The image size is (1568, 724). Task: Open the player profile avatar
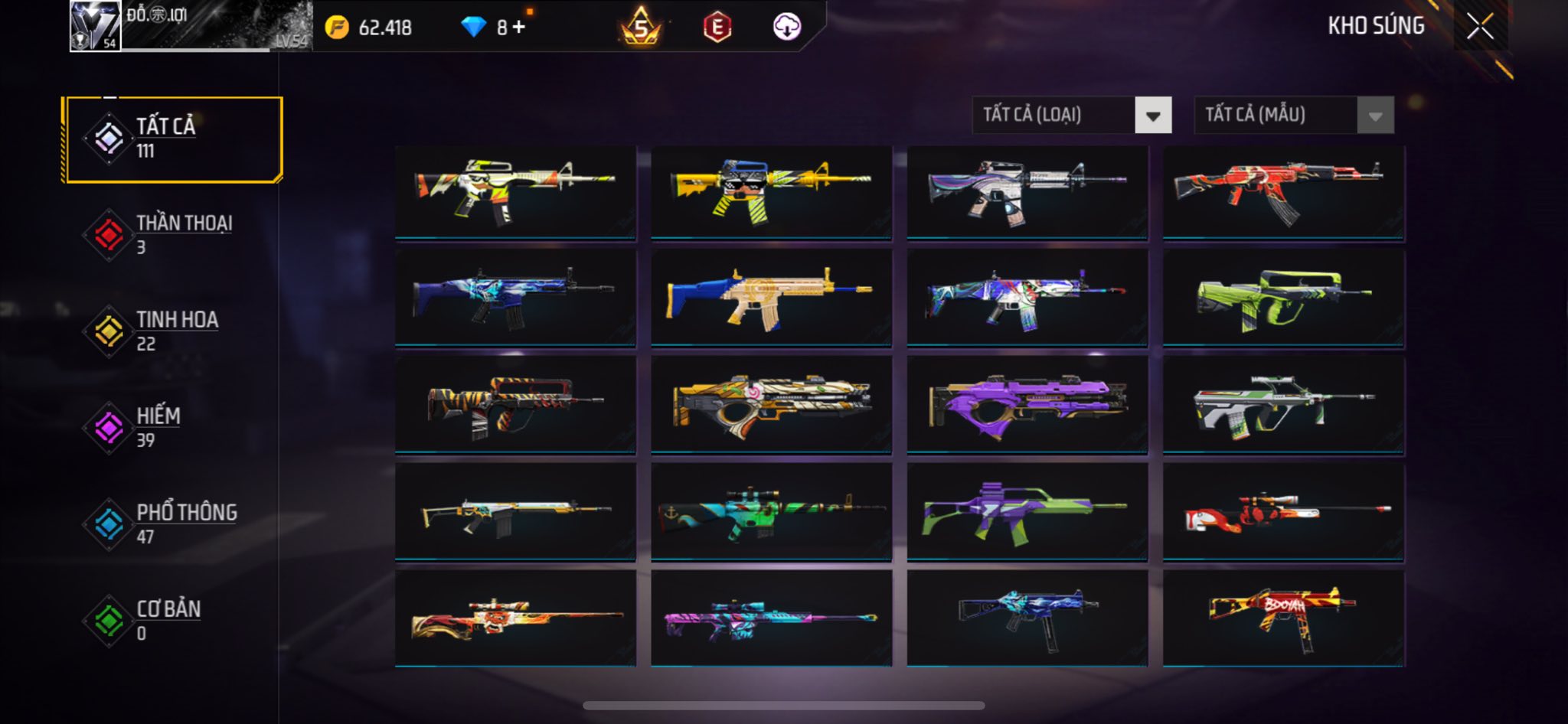(95, 26)
